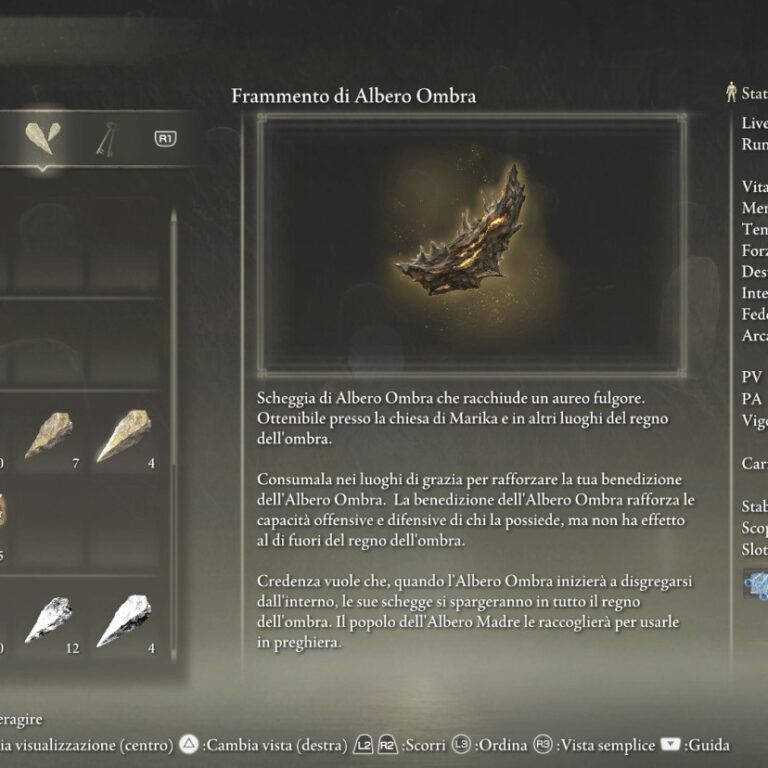This screenshot has width=768, height=768.
Task: Choose the white somber stone with quantity 12
Action: click(x=50, y=620)
